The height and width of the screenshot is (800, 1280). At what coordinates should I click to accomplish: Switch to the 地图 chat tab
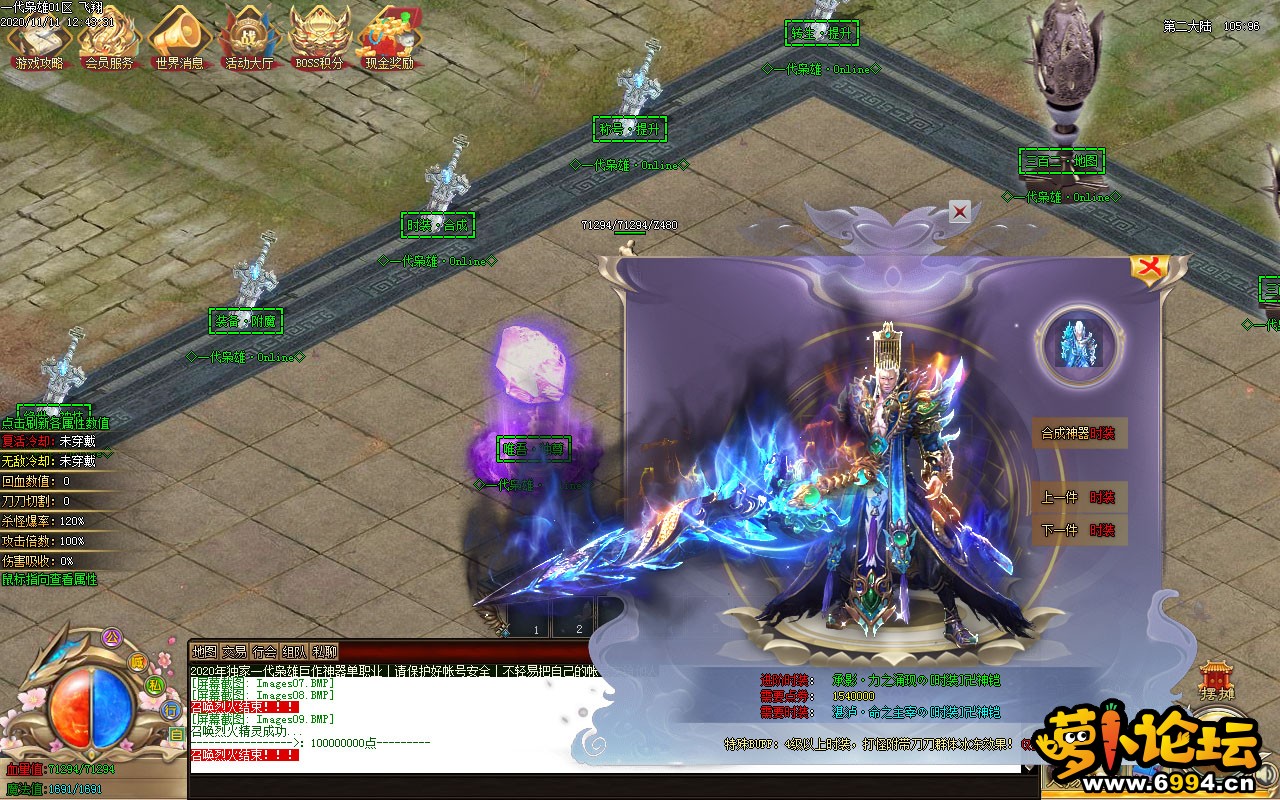click(x=205, y=652)
